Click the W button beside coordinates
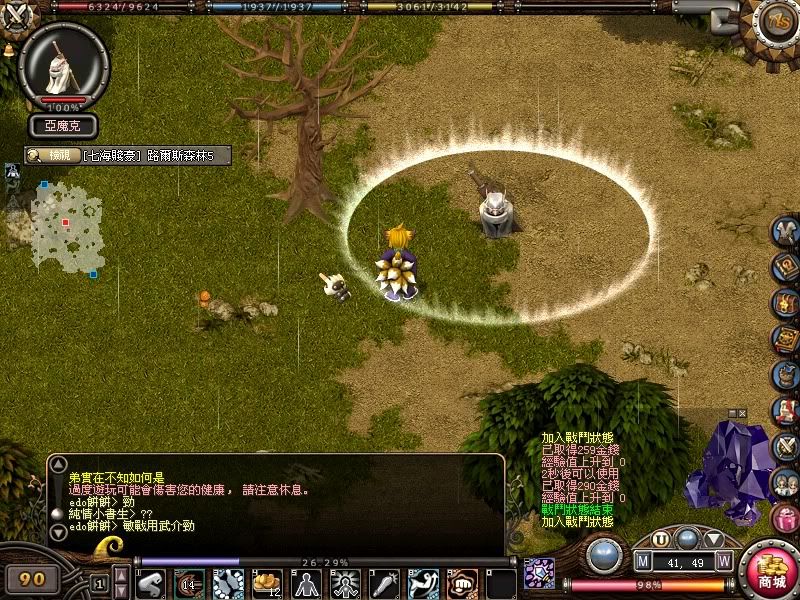Viewport: 800px width, 600px height. point(723,561)
